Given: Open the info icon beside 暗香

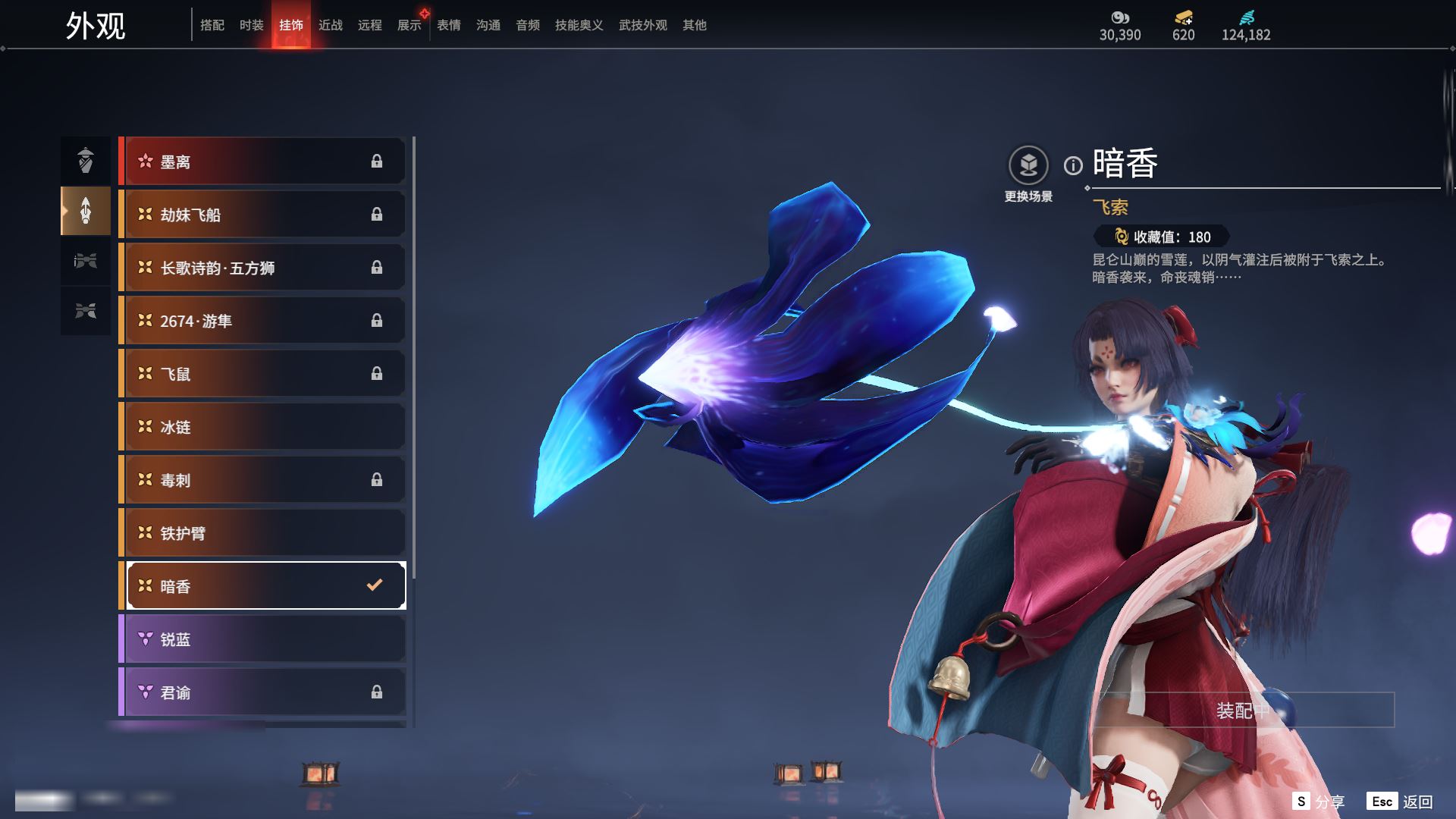Looking at the screenshot, I should click(1073, 165).
